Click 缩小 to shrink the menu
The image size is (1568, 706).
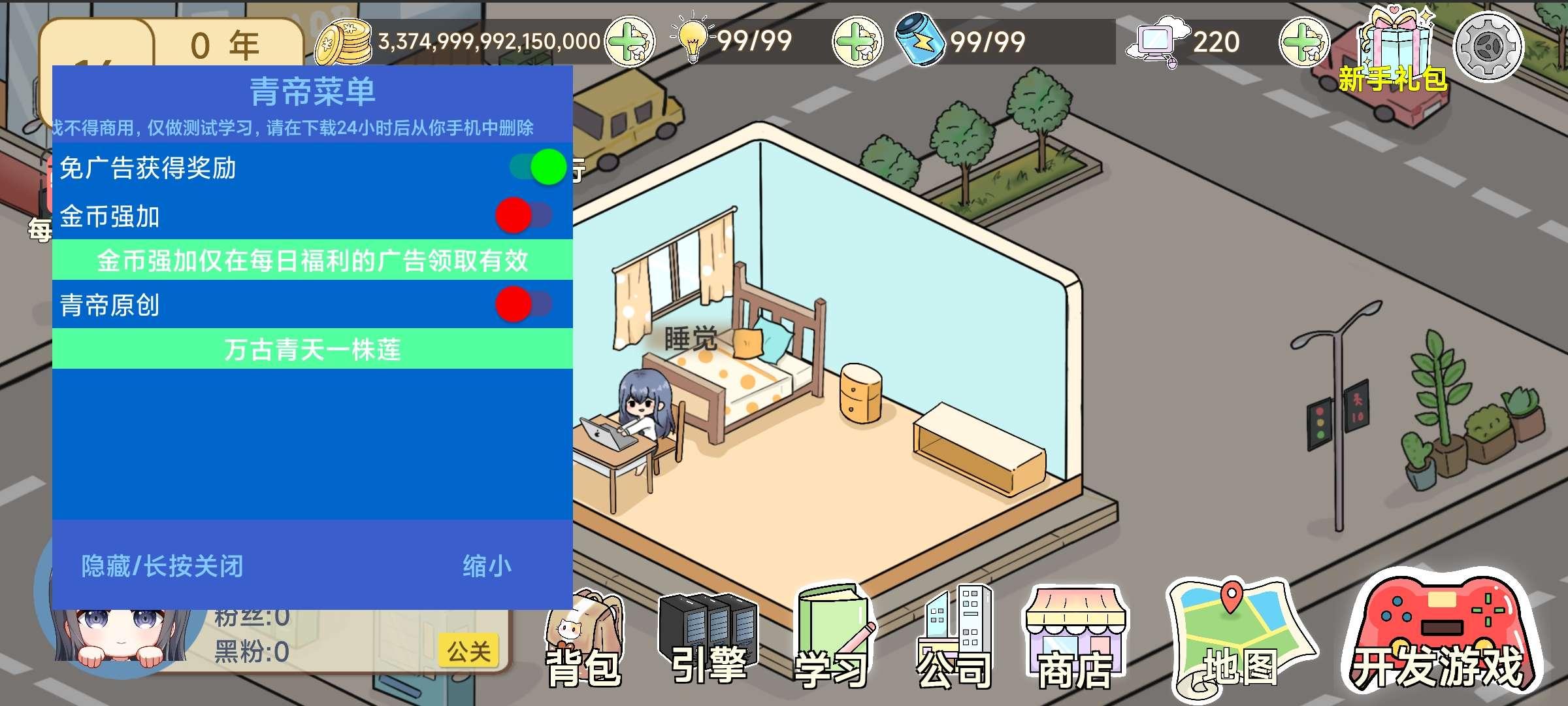point(490,565)
